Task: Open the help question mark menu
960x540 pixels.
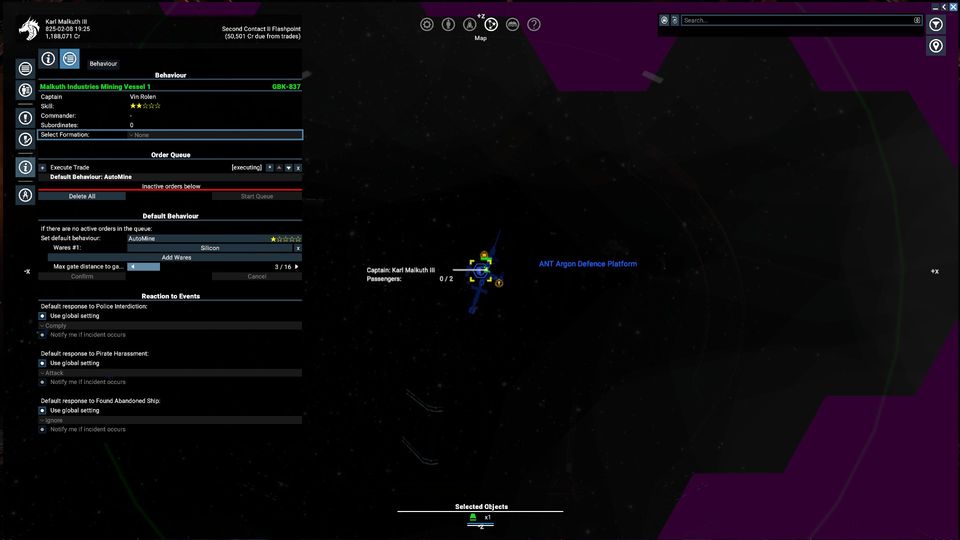Action: point(534,24)
